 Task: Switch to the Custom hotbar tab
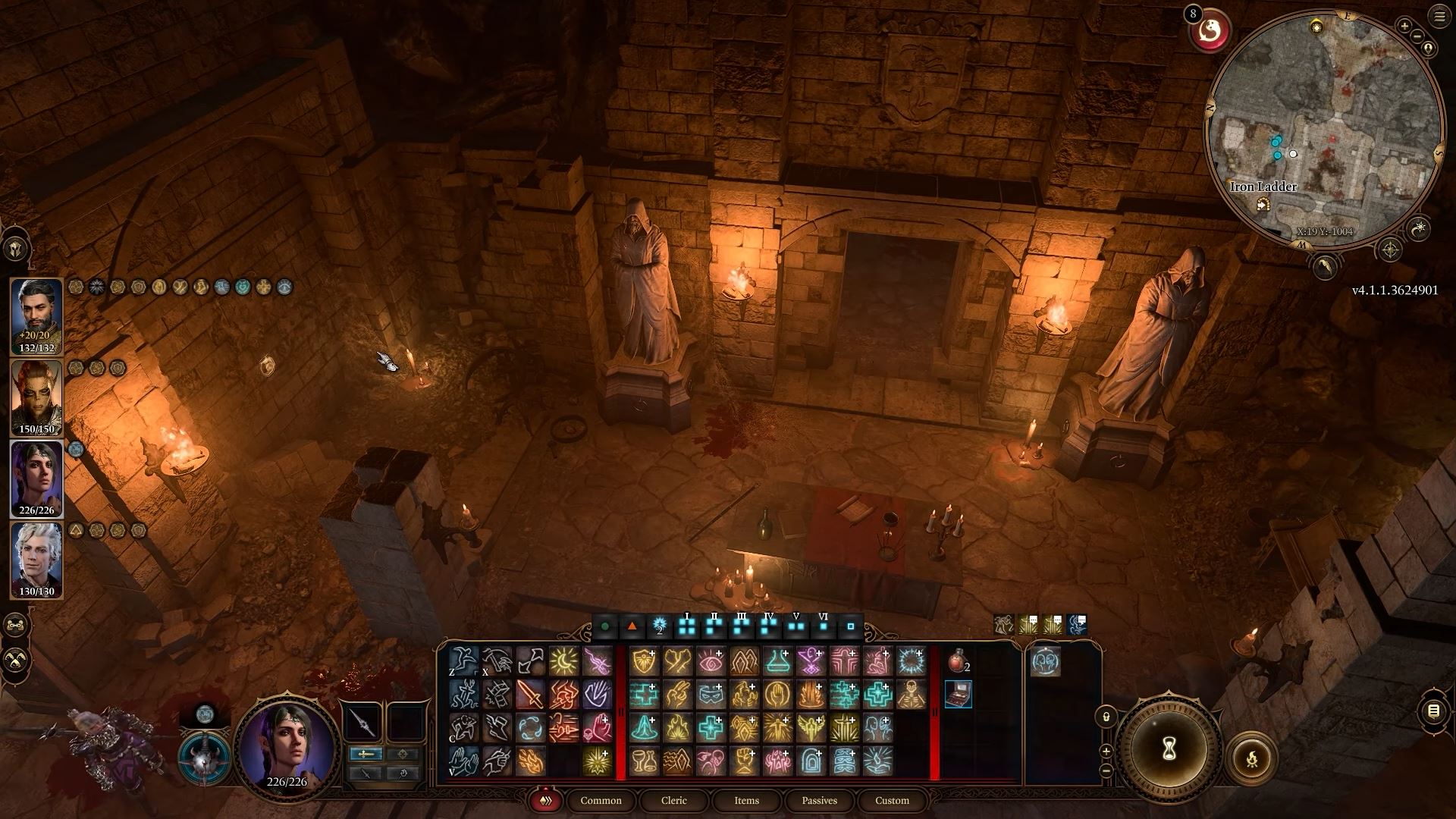[892, 800]
